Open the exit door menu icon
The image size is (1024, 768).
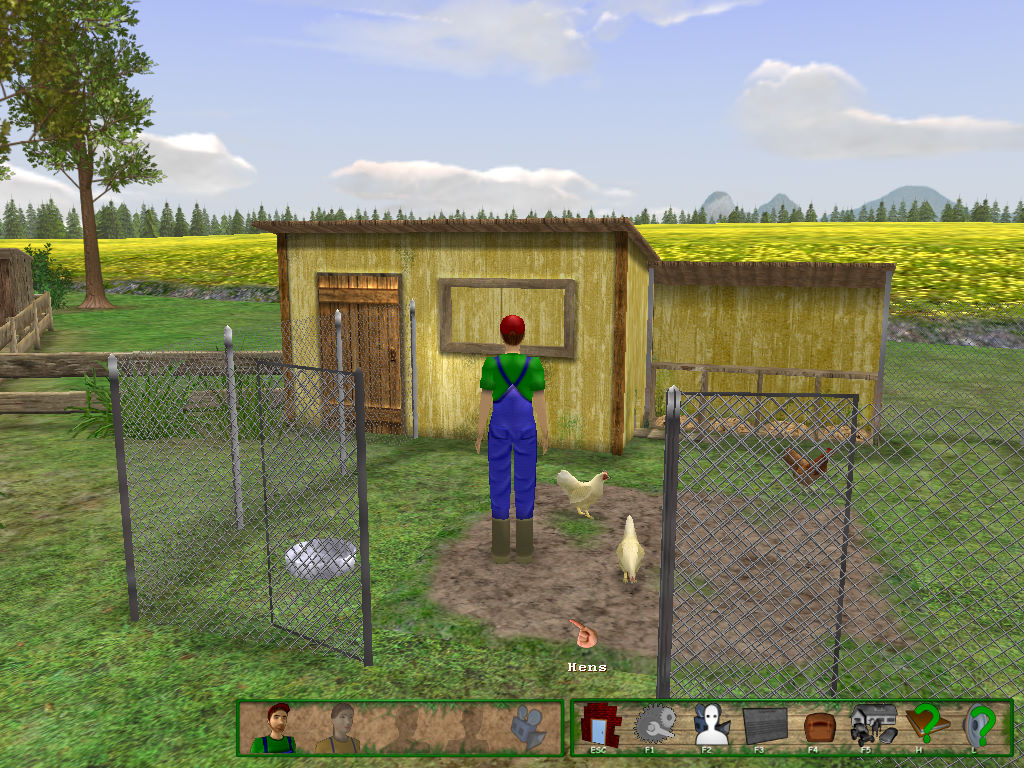600,724
